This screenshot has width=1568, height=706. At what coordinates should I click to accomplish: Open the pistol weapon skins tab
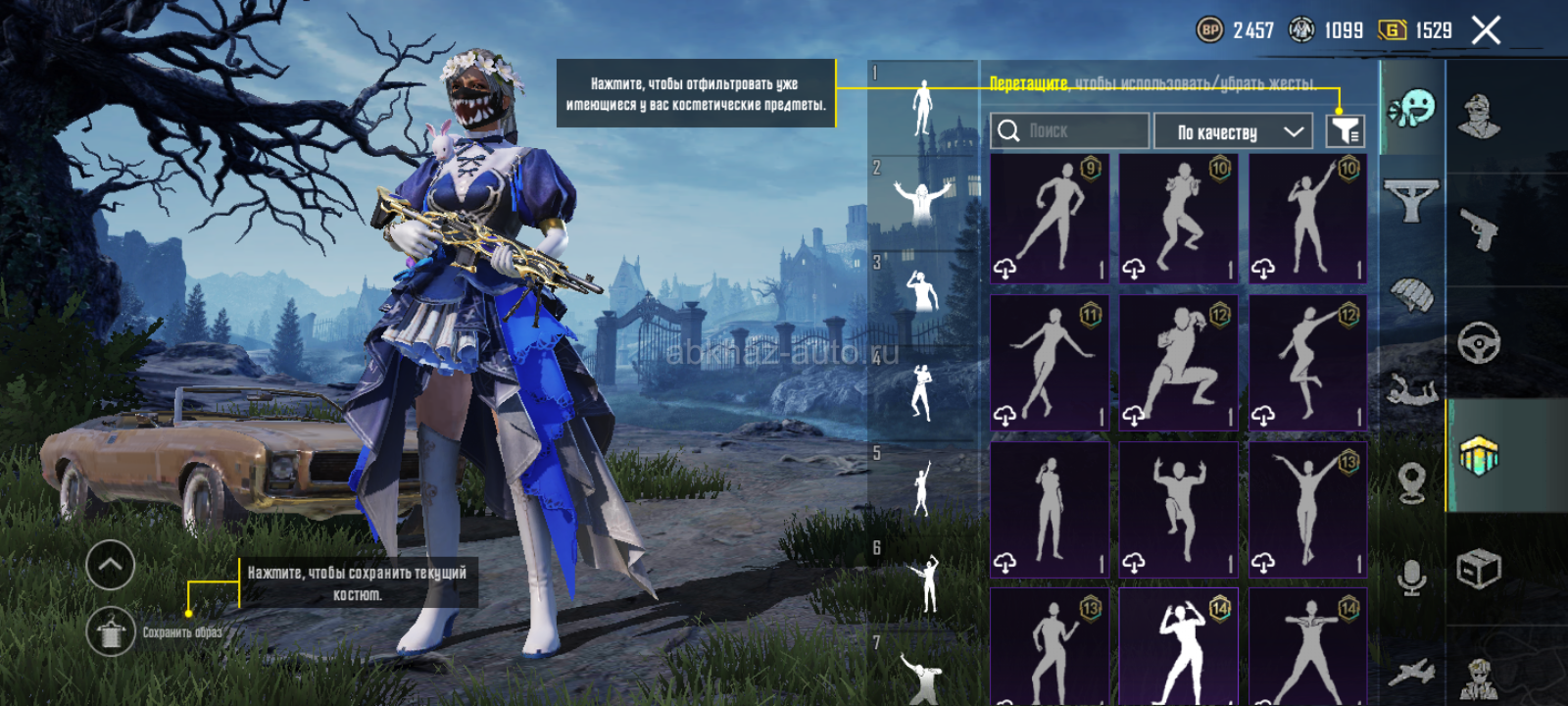[x=1479, y=229]
